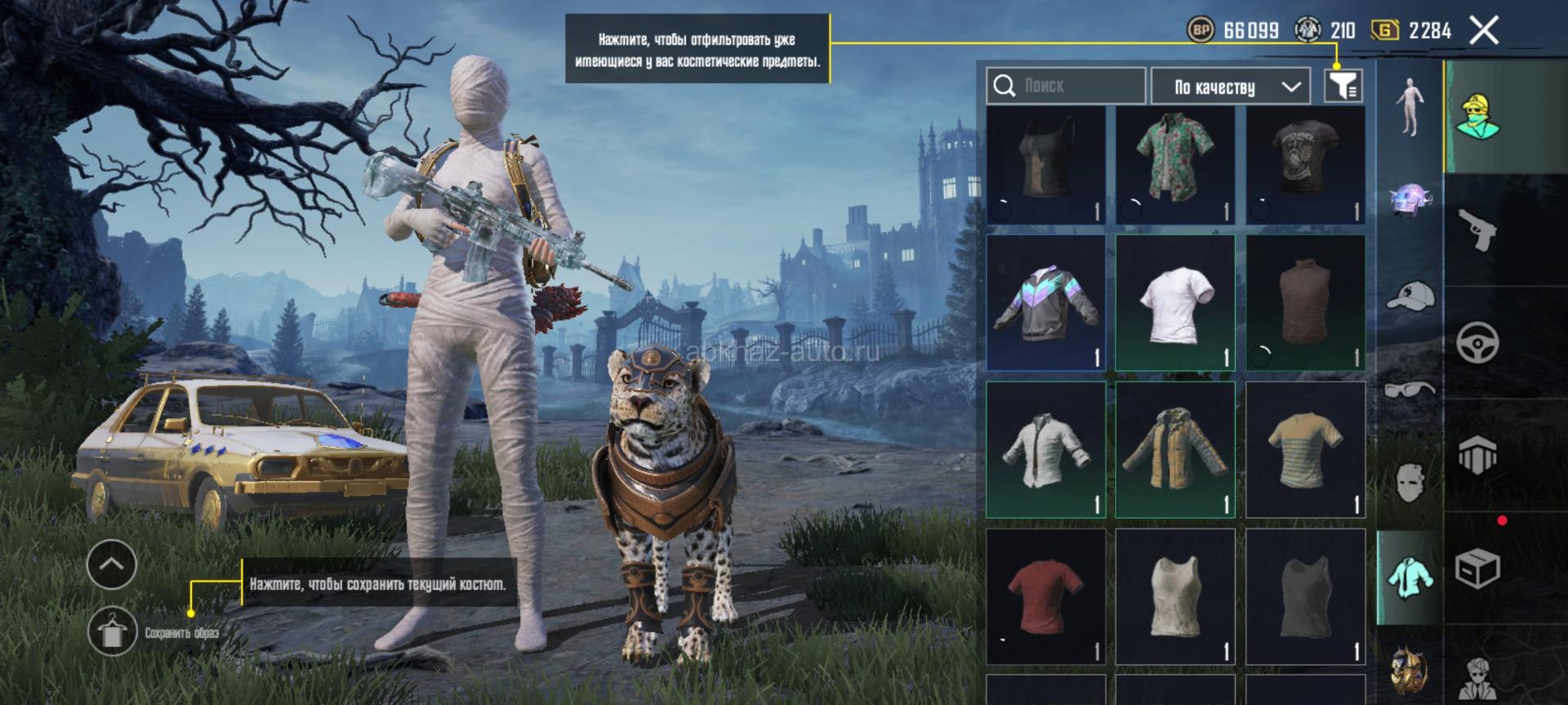Select the black printed t-shirt item
Viewport: 1568px width, 705px height.
pyautogui.click(x=1305, y=165)
